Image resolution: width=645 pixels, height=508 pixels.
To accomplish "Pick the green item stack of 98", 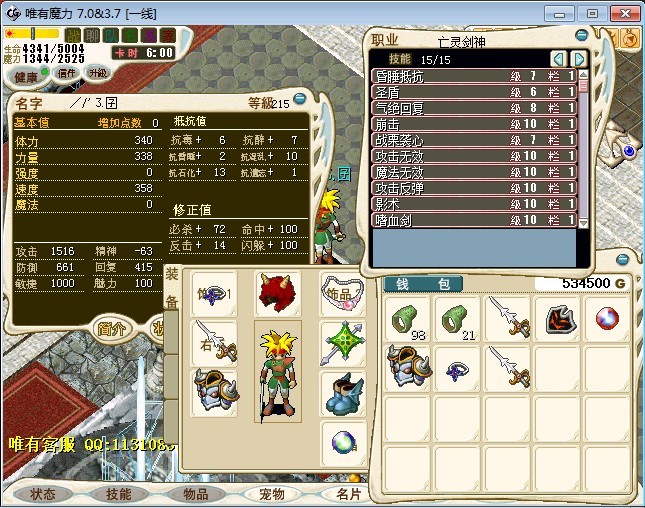I will (x=408, y=318).
